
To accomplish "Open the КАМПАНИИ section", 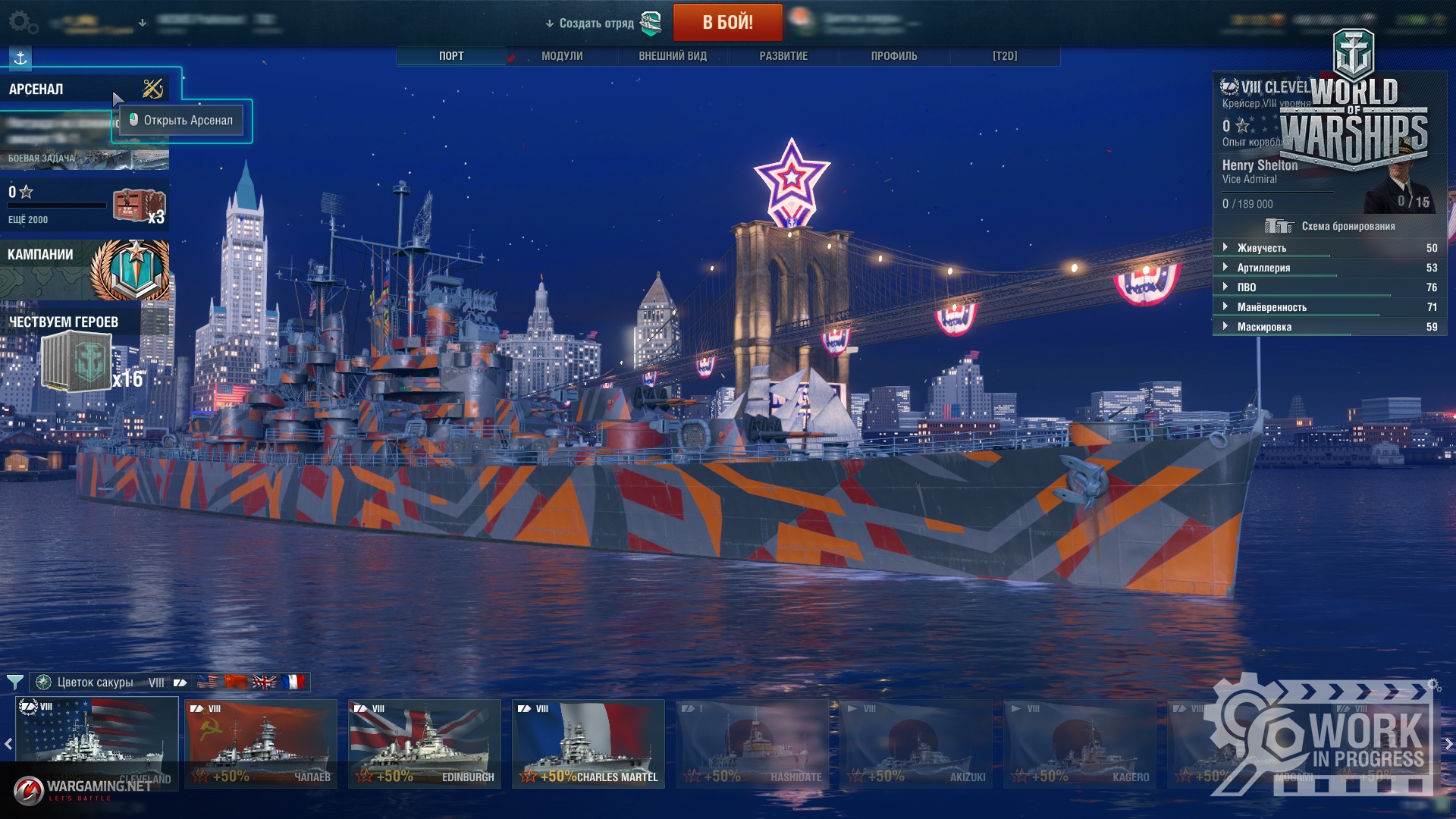I will tap(83, 269).
